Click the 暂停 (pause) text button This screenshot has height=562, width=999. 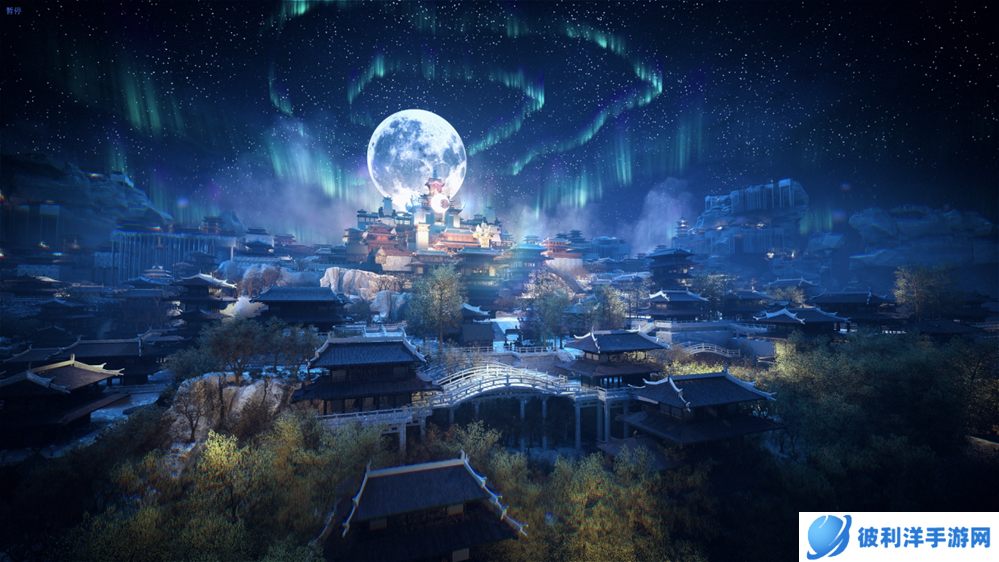[x=12, y=10]
